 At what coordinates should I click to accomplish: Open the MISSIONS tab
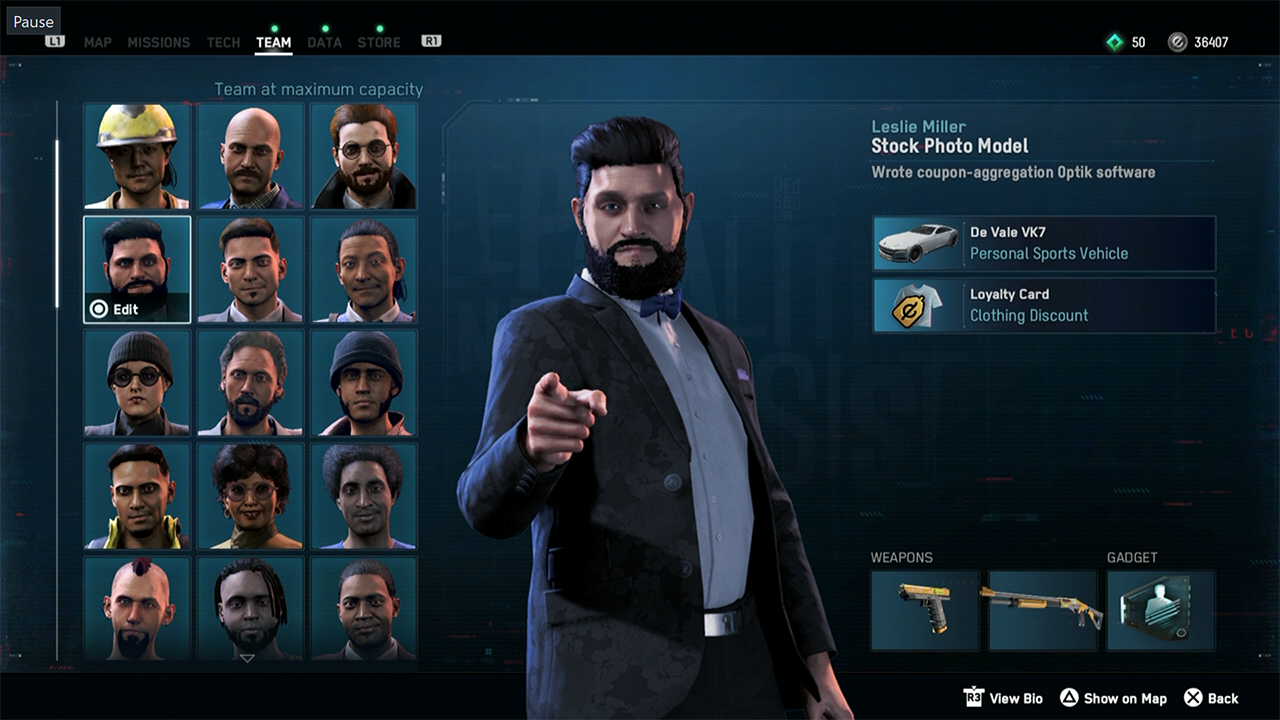(158, 42)
